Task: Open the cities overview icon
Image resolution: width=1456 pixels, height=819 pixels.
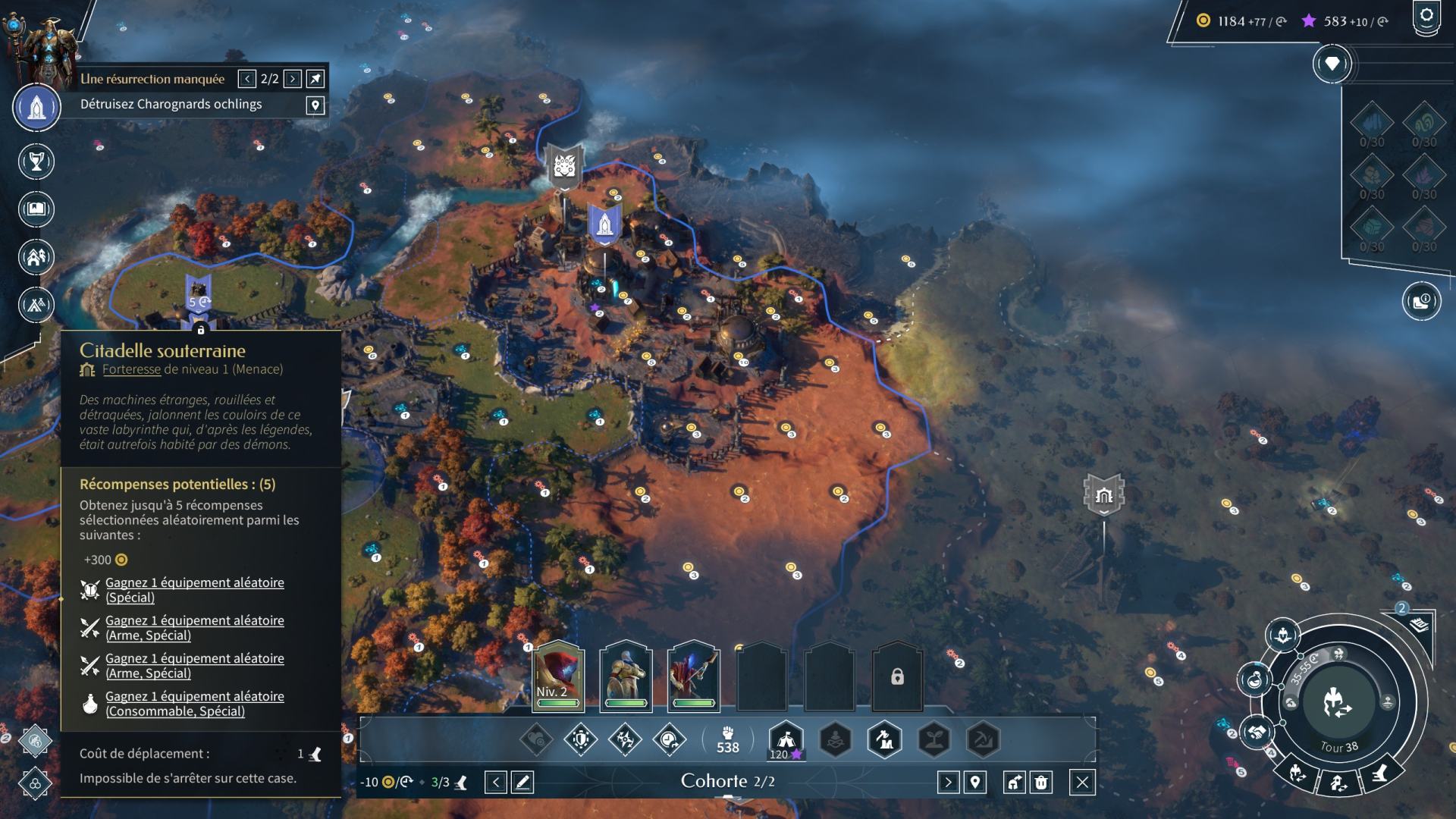Action: 36,257
